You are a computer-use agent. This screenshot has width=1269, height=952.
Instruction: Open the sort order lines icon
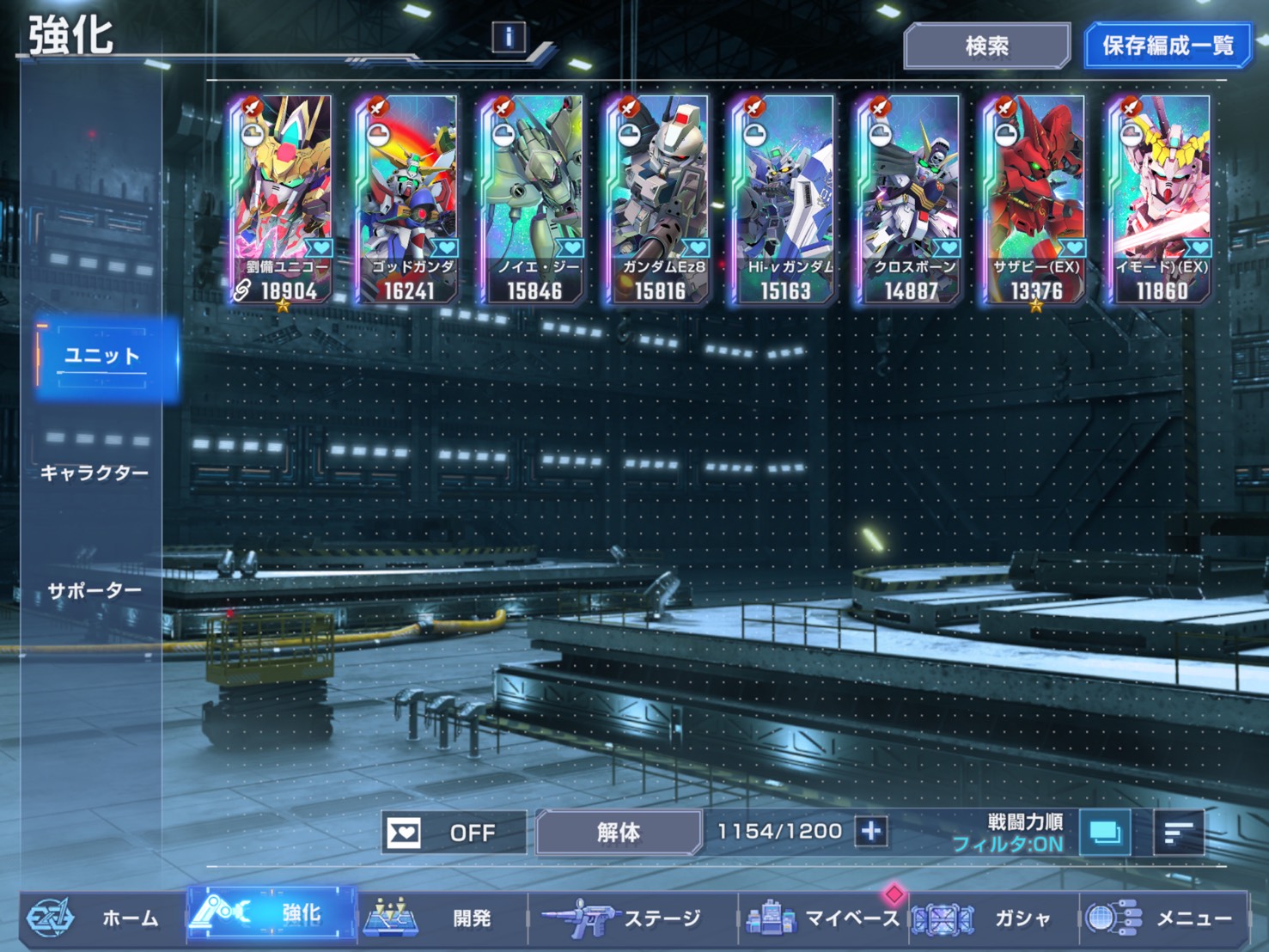click(1178, 832)
